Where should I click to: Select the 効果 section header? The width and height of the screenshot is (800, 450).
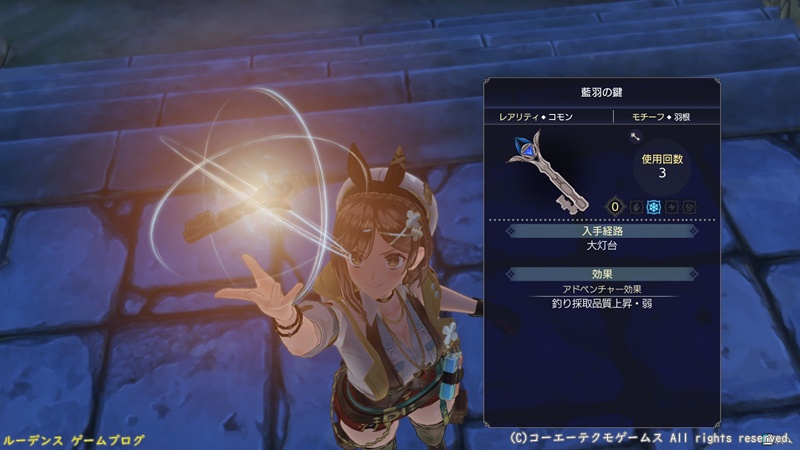(601, 273)
